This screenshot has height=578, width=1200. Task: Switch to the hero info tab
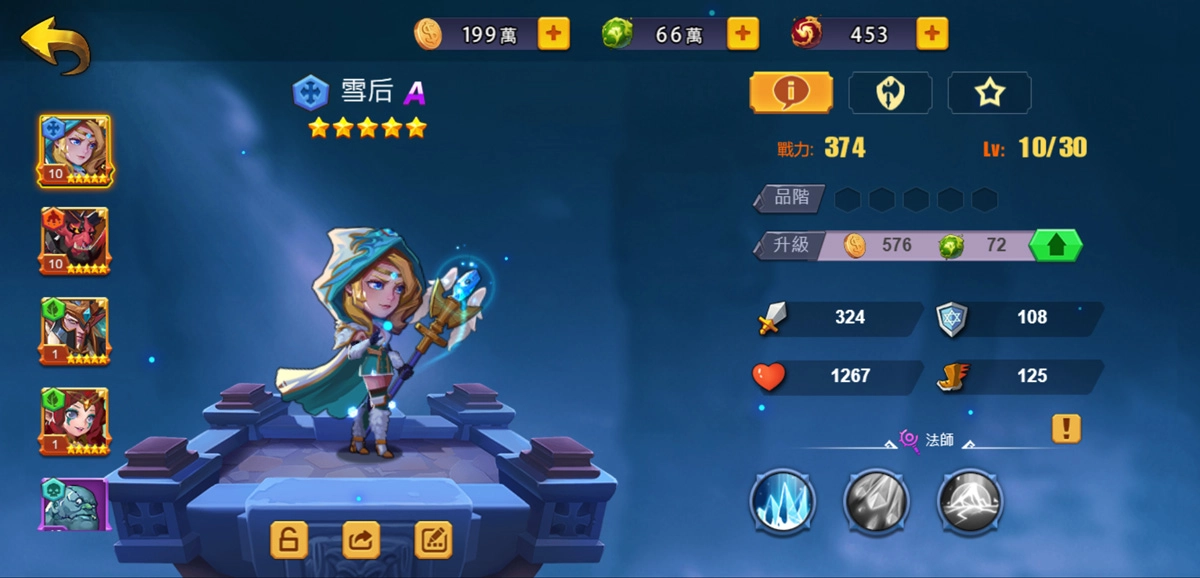click(791, 93)
